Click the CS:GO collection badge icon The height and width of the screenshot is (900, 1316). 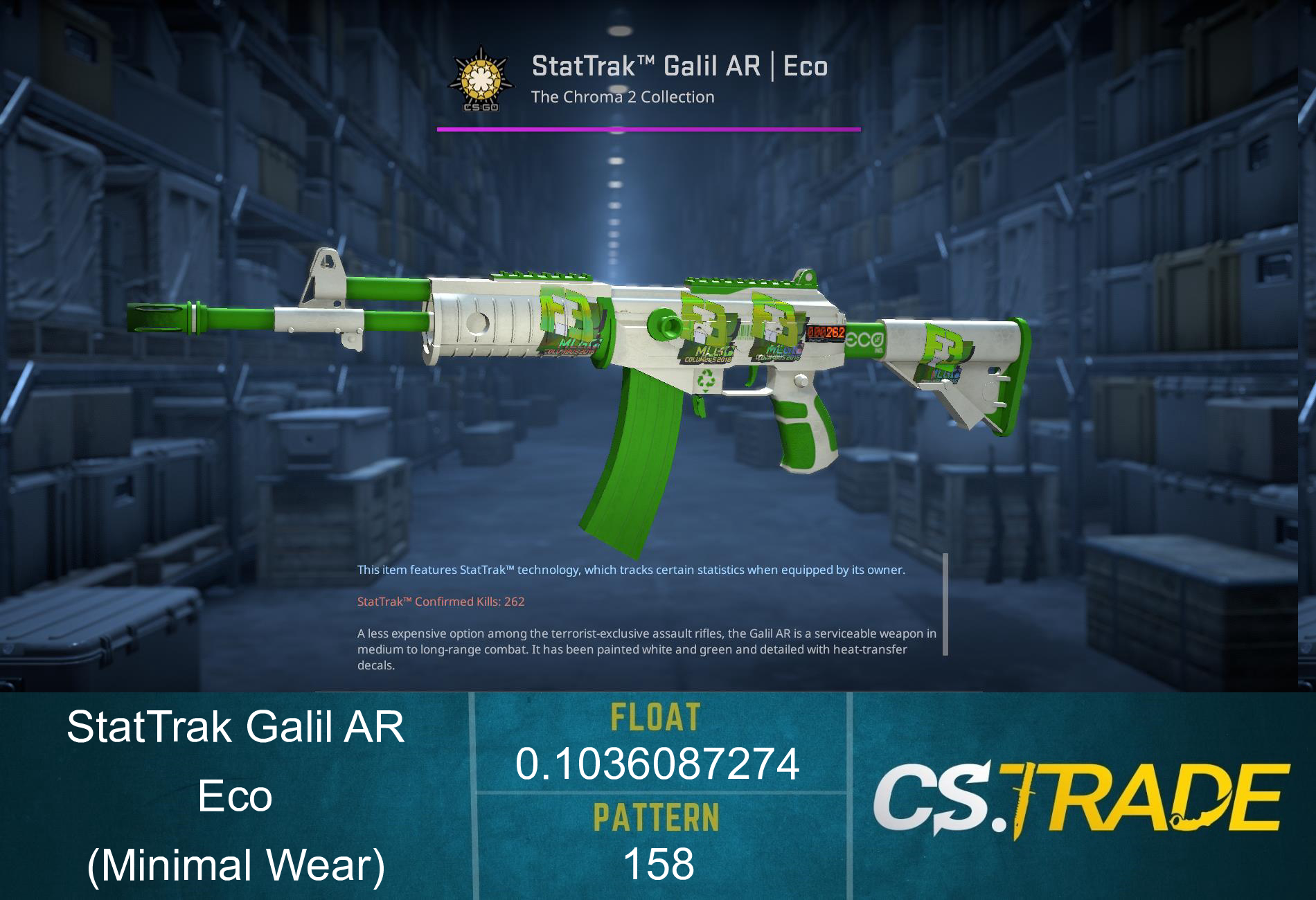click(x=480, y=78)
